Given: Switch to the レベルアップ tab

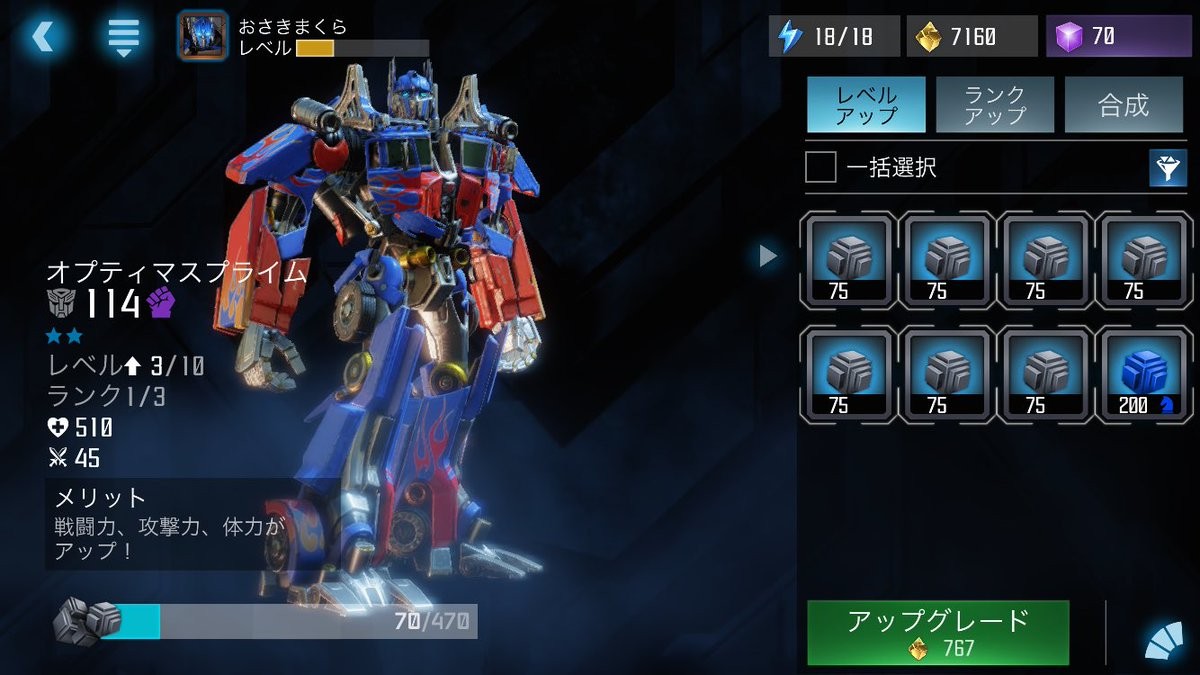Looking at the screenshot, I should tap(866, 105).
